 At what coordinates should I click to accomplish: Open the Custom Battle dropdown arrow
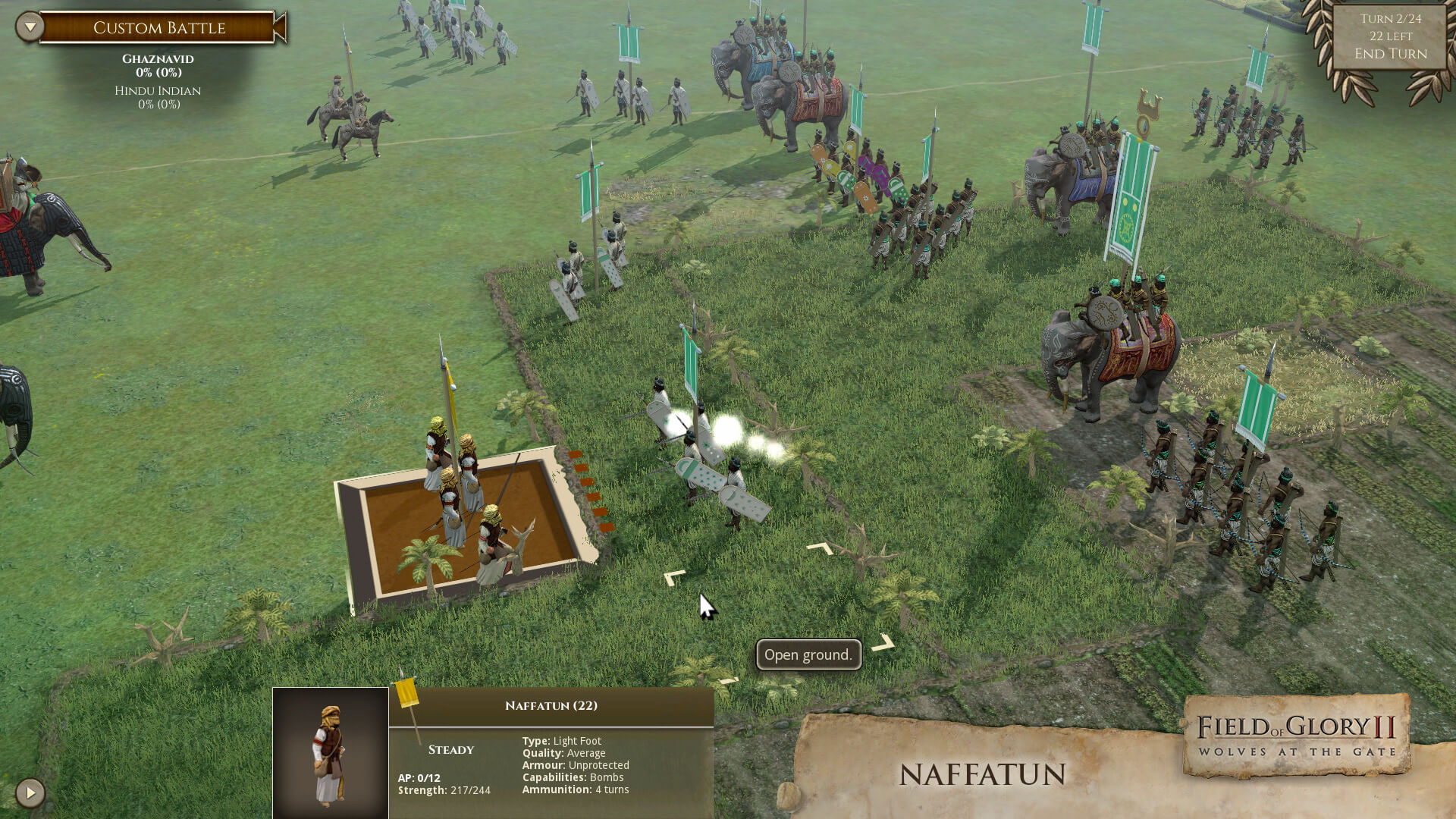pos(30,27)
